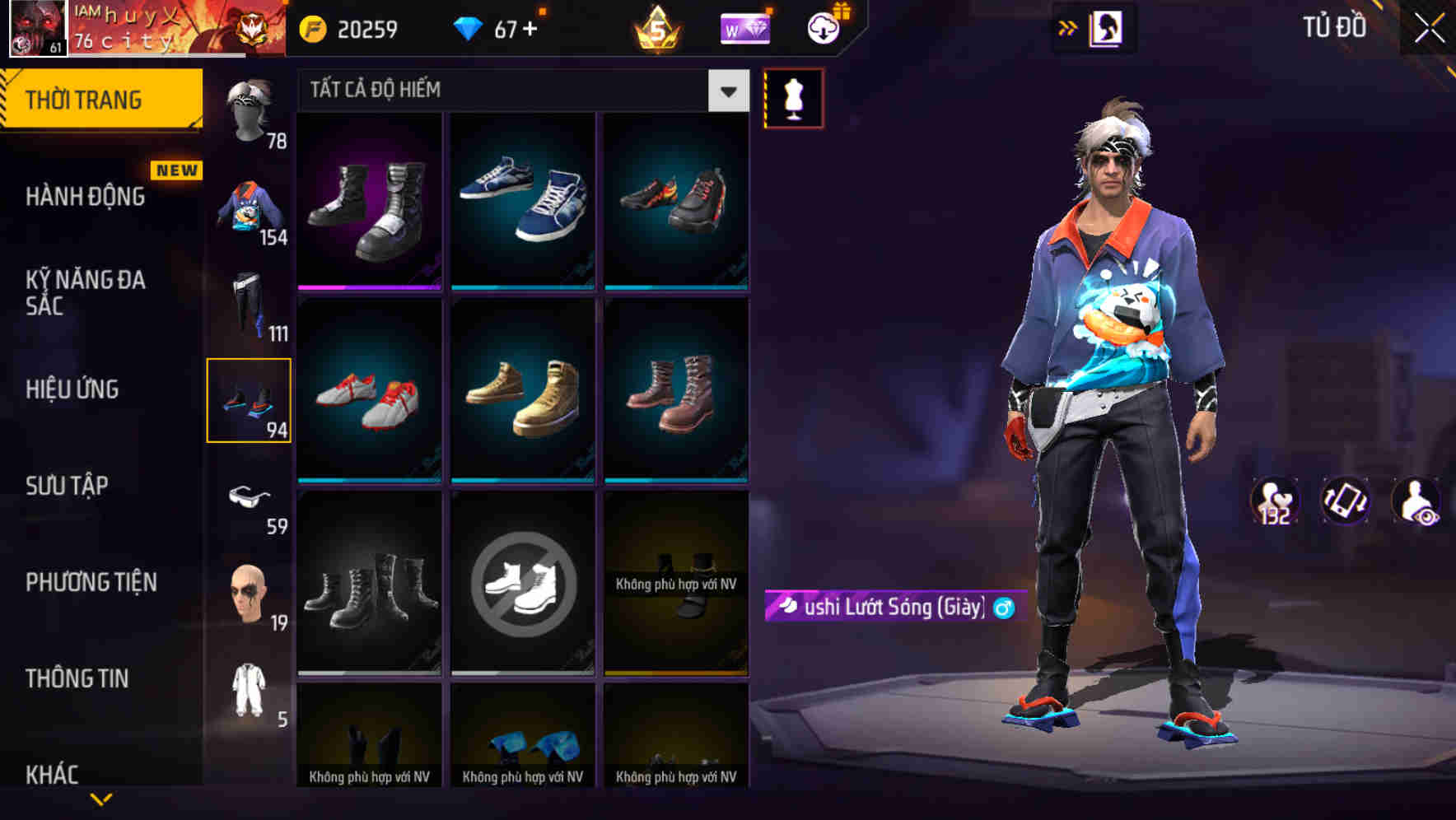Open the SƯU TẬP section
Viewport: 1456px width, 820px height.
(66, 486)
